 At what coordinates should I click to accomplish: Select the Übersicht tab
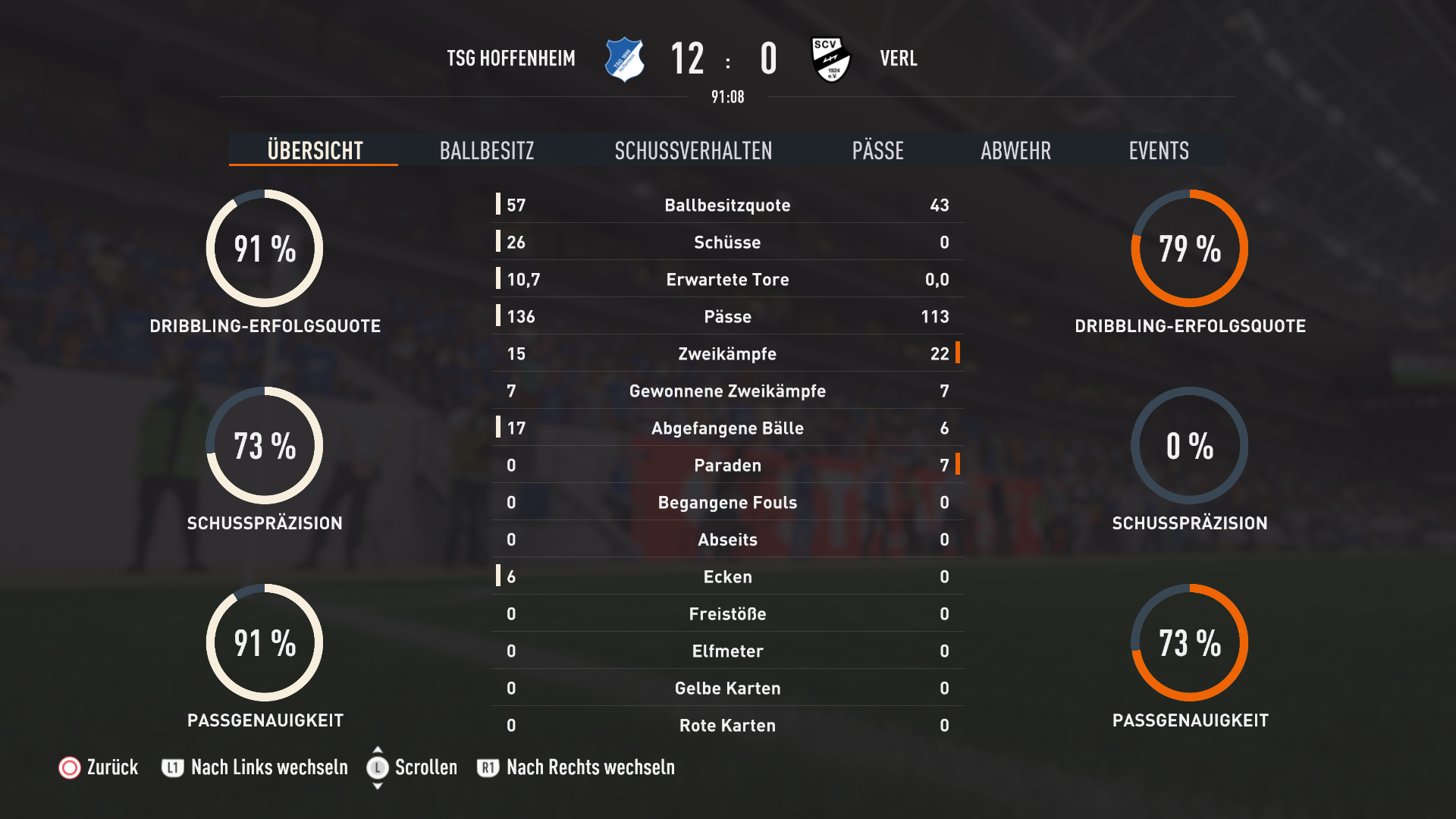pyautogui.click(x=315, y=150)
